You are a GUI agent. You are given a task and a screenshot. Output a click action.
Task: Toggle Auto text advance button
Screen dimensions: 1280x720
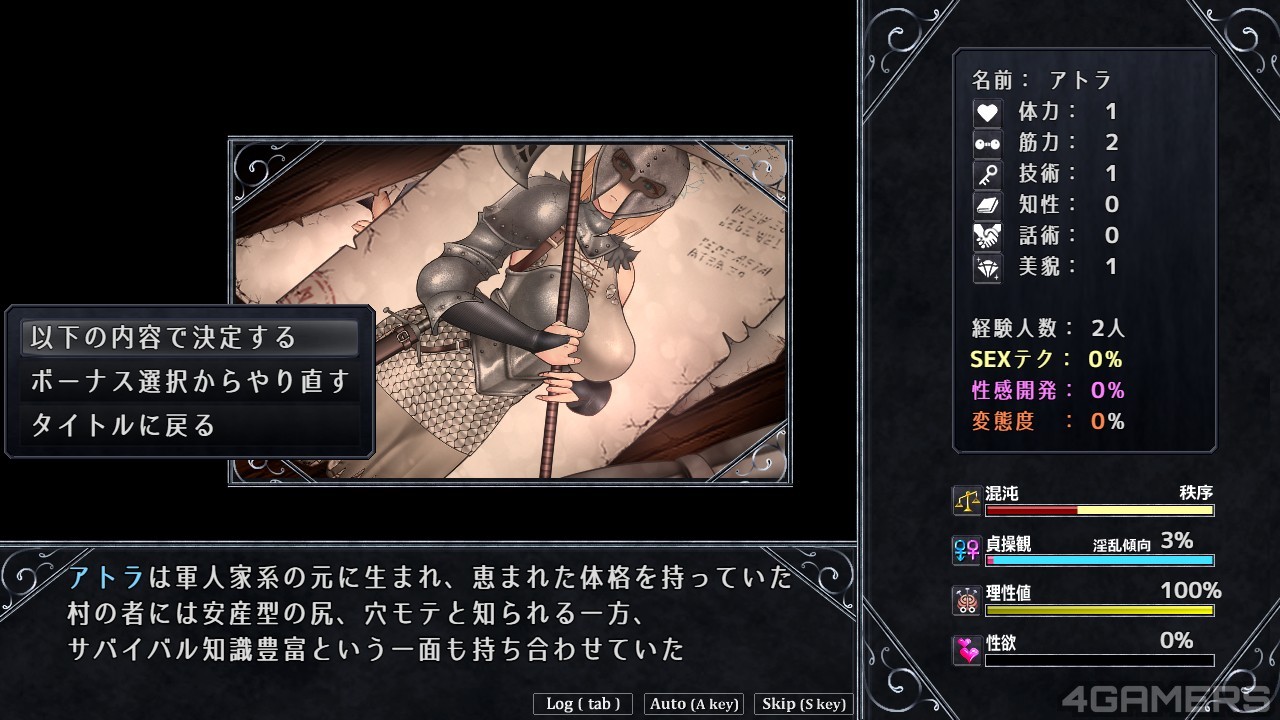coord(694,704)
